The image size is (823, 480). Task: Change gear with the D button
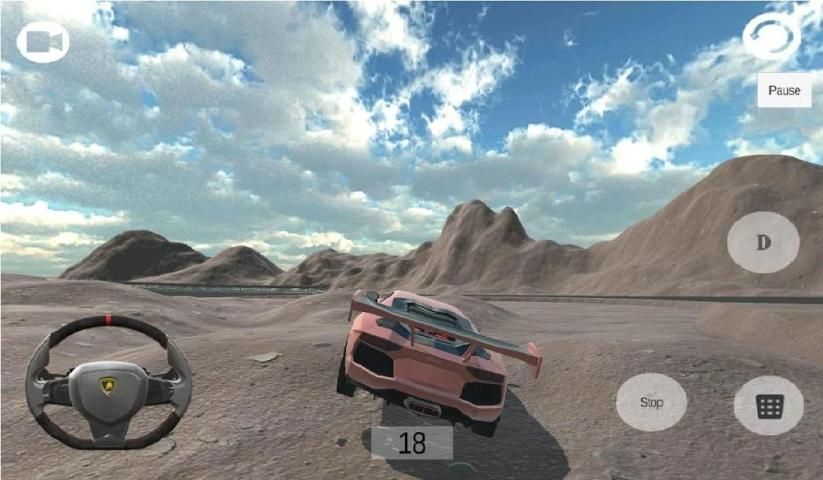click(763, 243)
